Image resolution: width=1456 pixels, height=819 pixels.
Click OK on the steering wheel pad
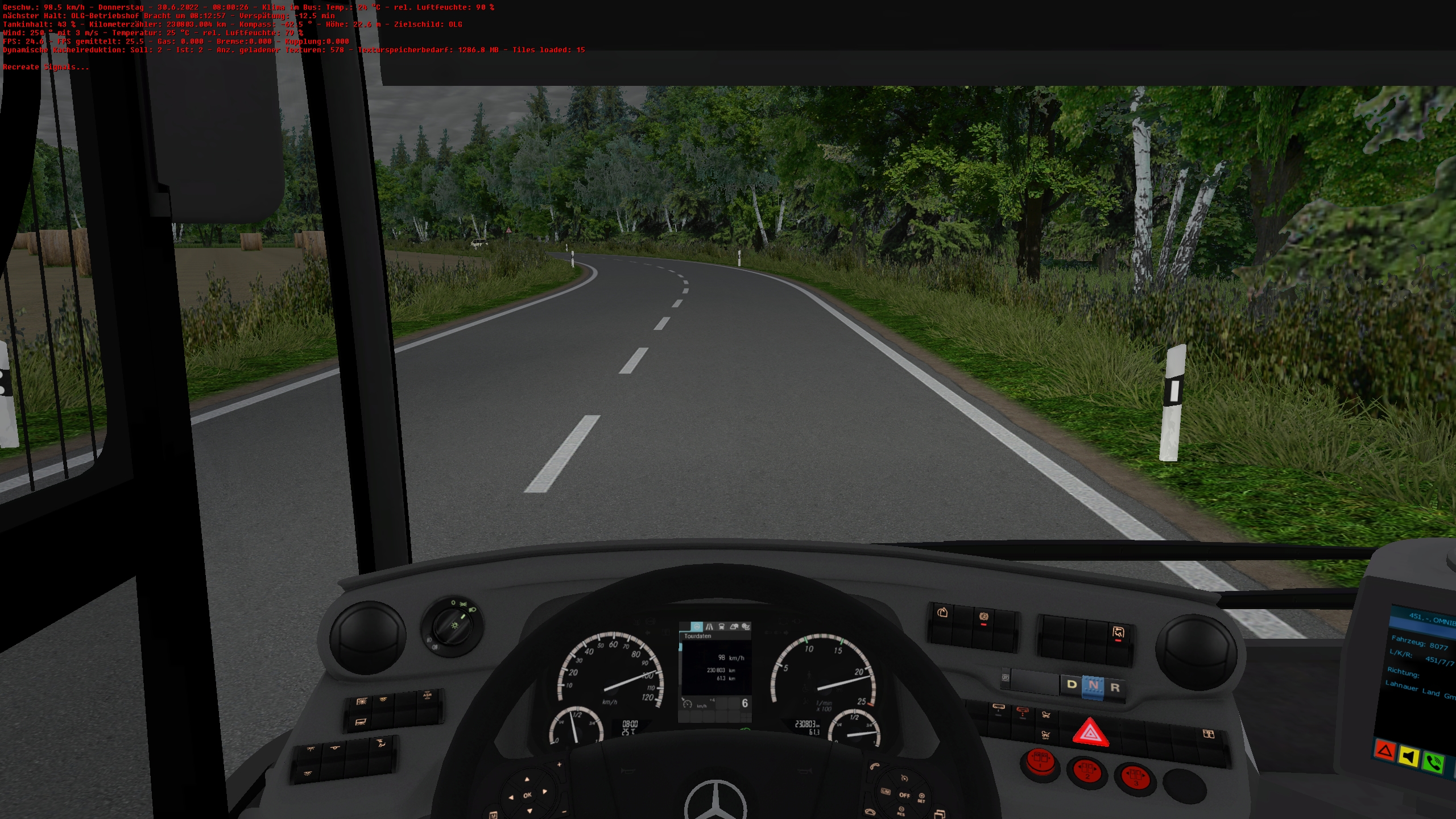[527, 795]
